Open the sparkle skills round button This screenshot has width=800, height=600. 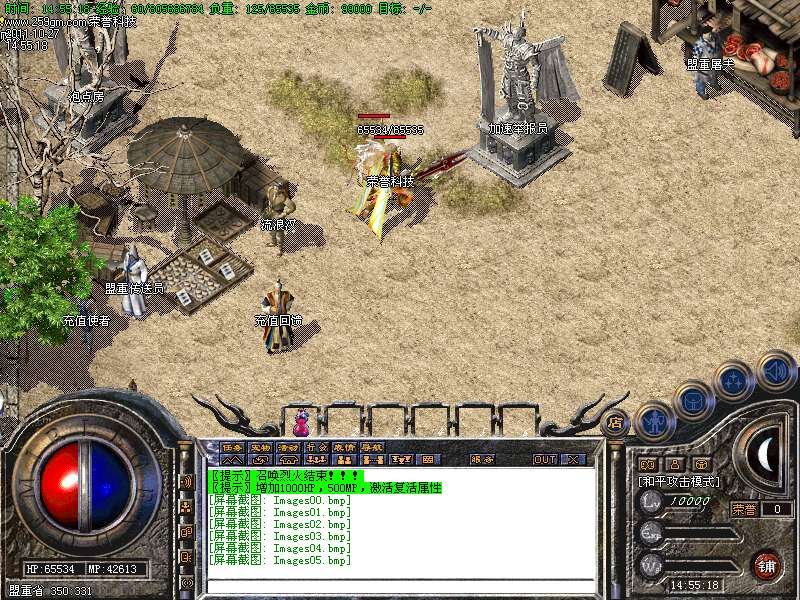734,380
